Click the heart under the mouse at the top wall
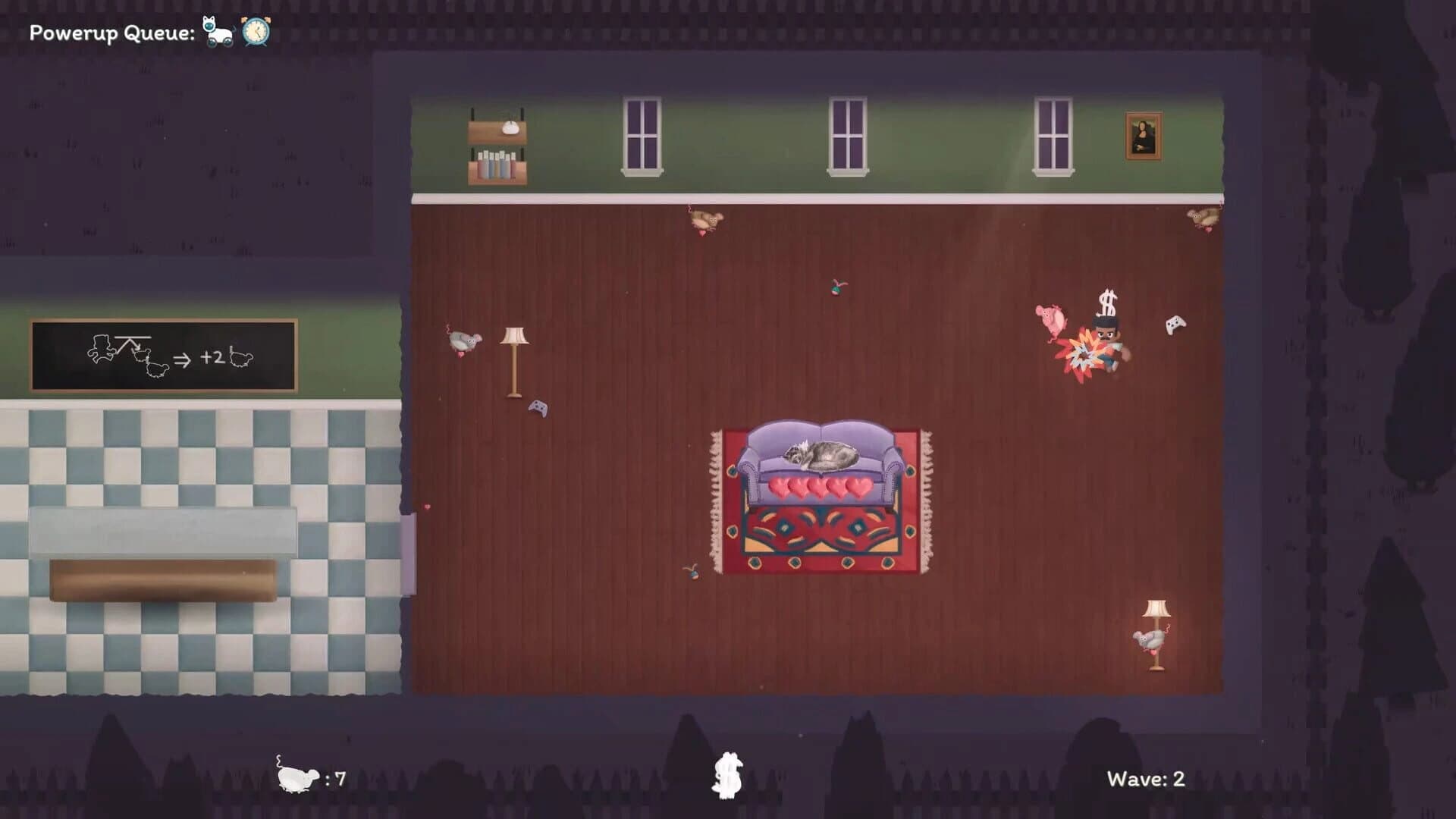 [x=702, y=234]
